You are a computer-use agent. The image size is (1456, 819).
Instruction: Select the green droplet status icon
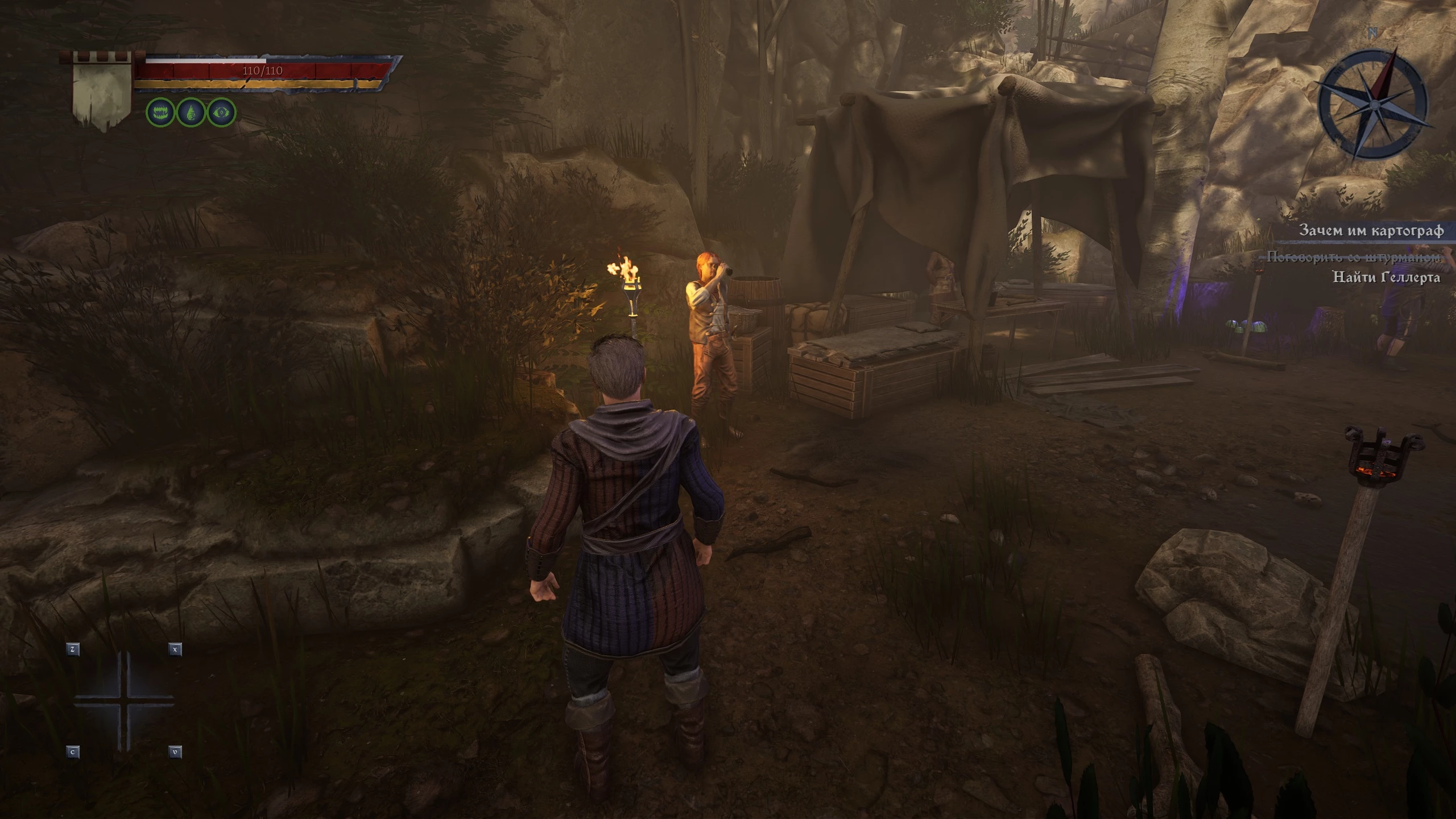[x=191, y=113]
